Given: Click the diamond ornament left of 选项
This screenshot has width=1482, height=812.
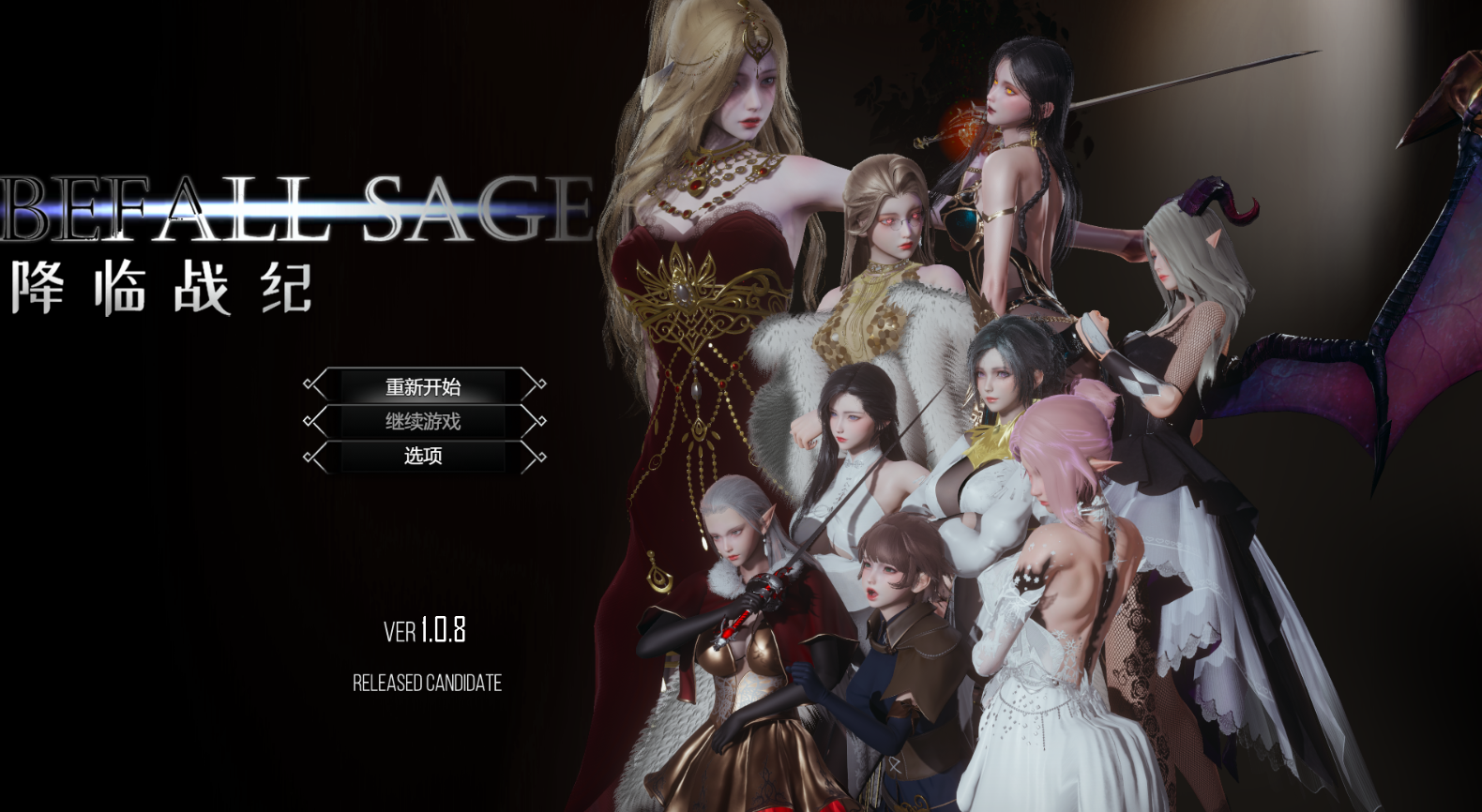Looking at the screenshot, I should click(310, 457).
